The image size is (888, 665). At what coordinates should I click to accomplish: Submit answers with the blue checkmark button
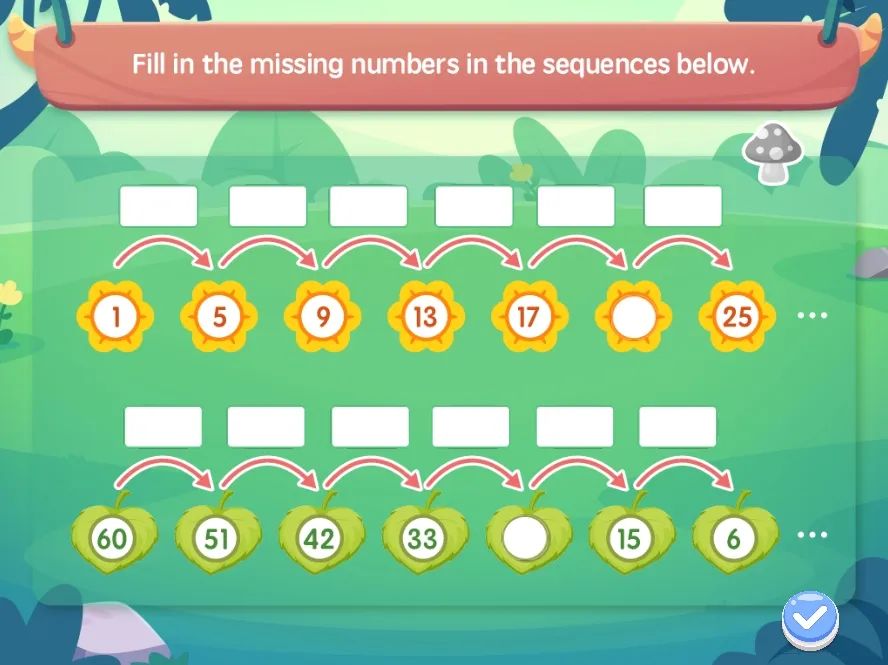pos(810,620)
